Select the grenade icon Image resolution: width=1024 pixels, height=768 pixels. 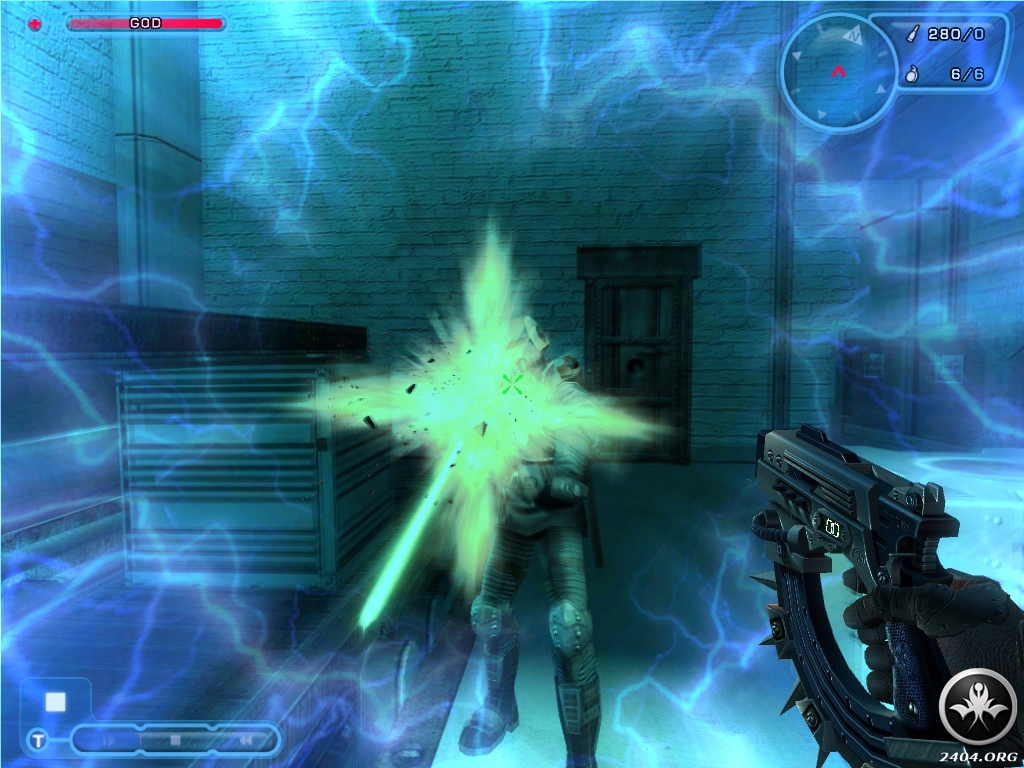tap(912, 74)
